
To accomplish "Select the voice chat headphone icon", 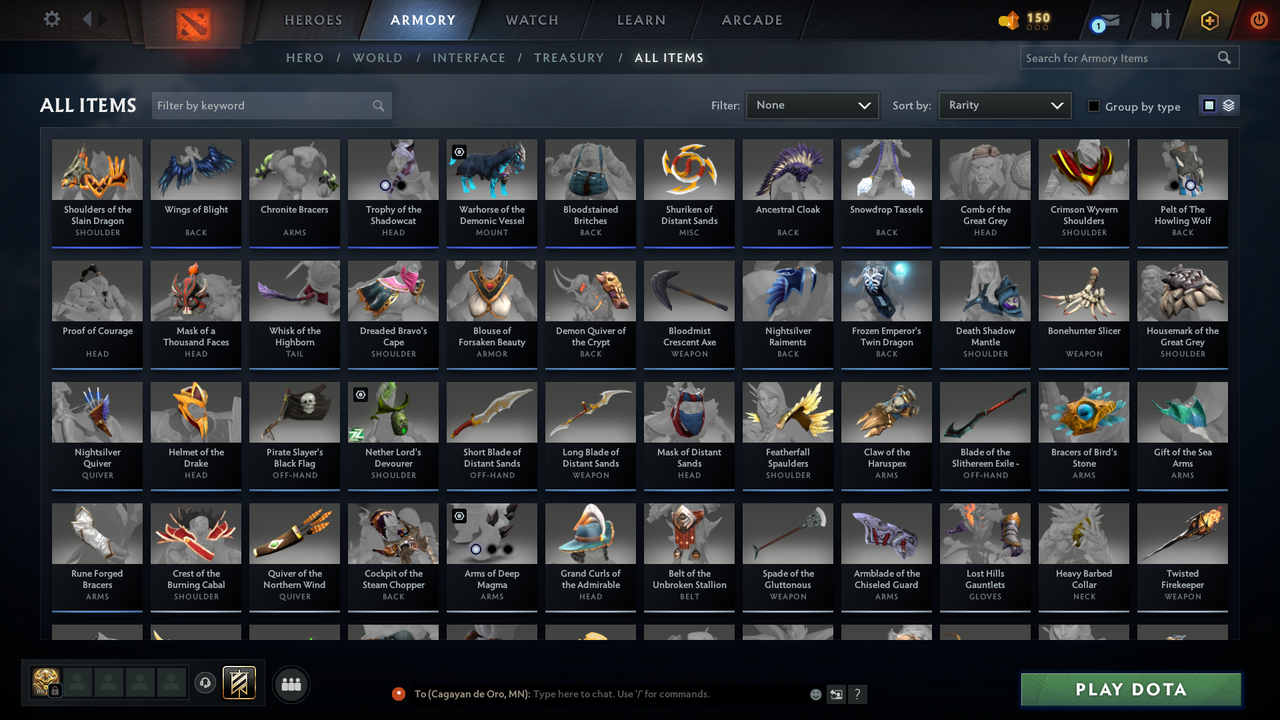I will point(206,683).
